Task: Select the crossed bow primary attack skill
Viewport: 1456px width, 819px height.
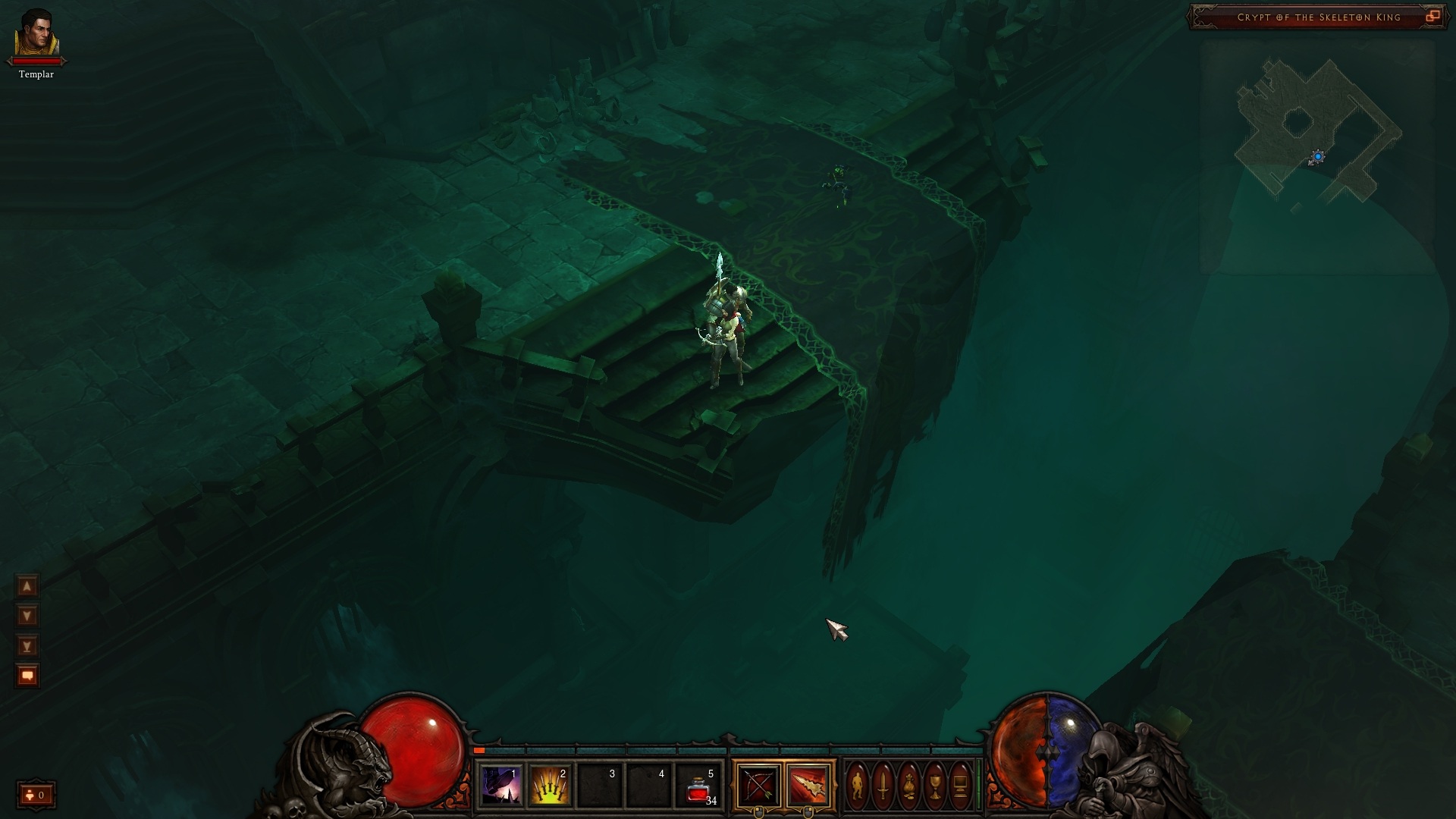Action: 758,786
